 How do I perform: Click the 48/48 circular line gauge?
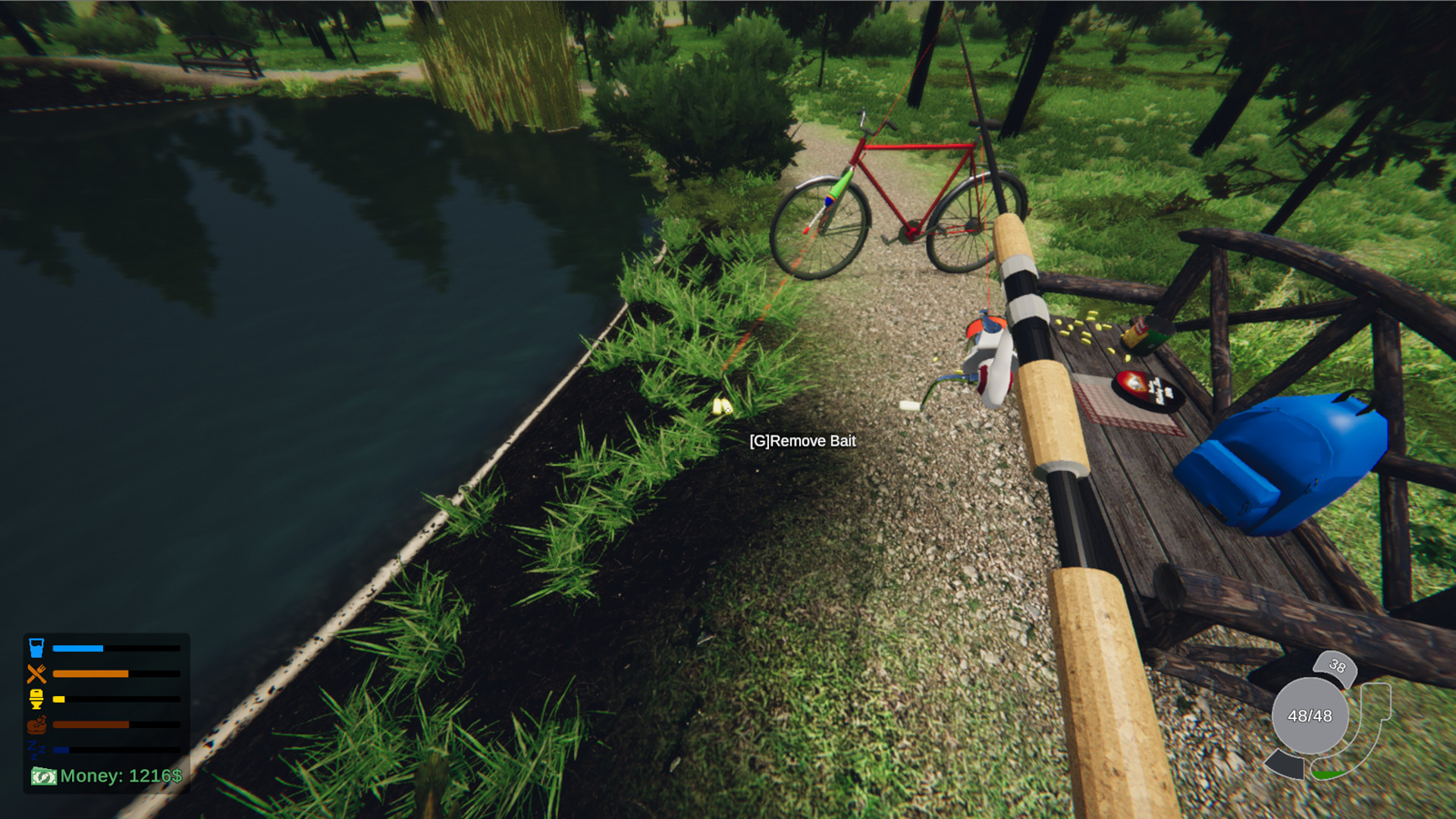pos(1311,714)
